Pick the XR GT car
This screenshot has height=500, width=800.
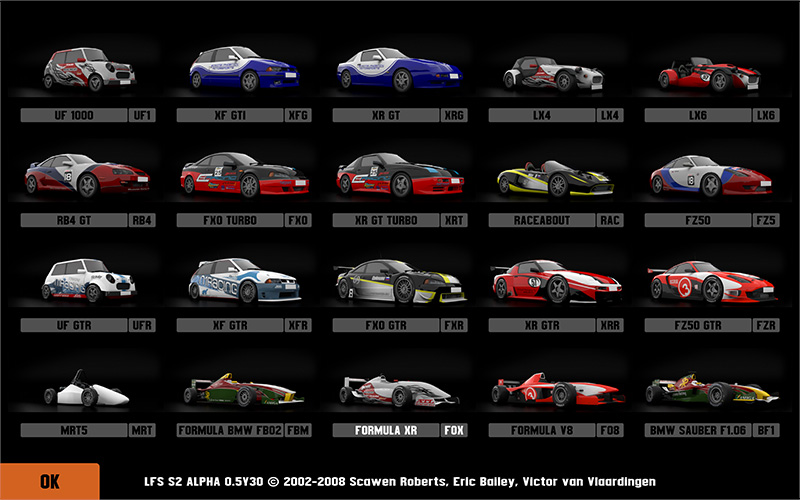[x=401, y=72]
